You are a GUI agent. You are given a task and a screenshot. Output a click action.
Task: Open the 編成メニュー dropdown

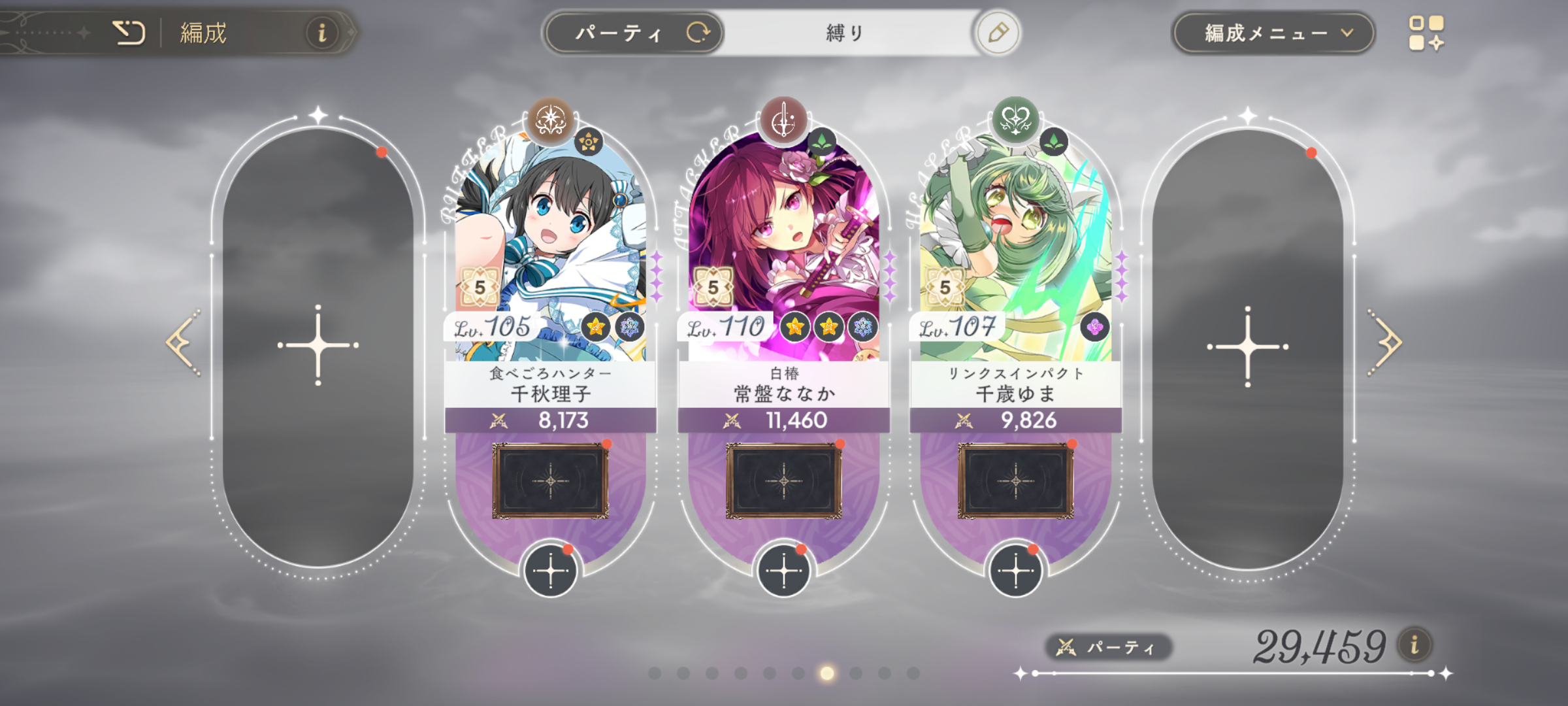point(1274,33)
